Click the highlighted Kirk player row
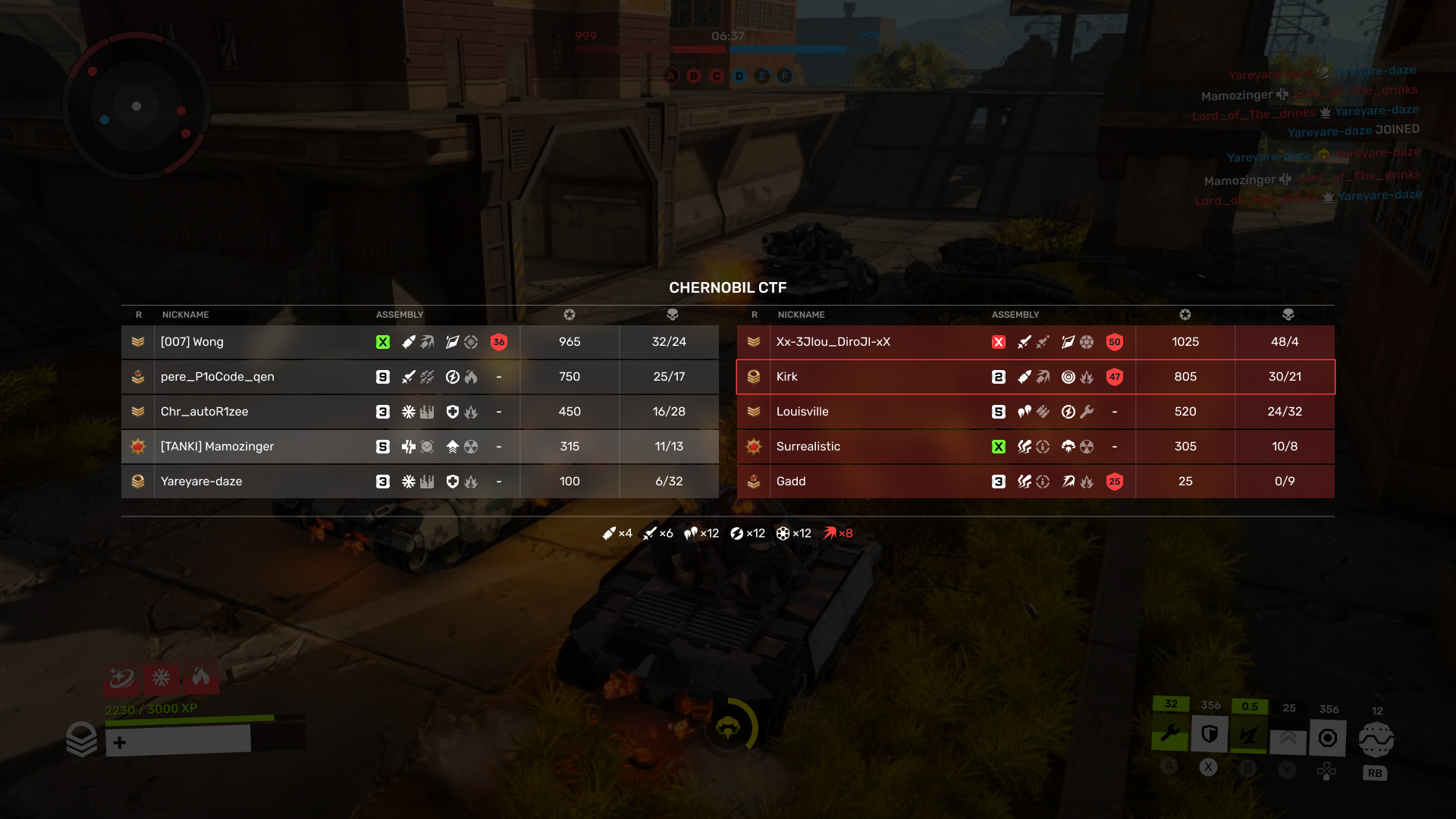 1035,377
